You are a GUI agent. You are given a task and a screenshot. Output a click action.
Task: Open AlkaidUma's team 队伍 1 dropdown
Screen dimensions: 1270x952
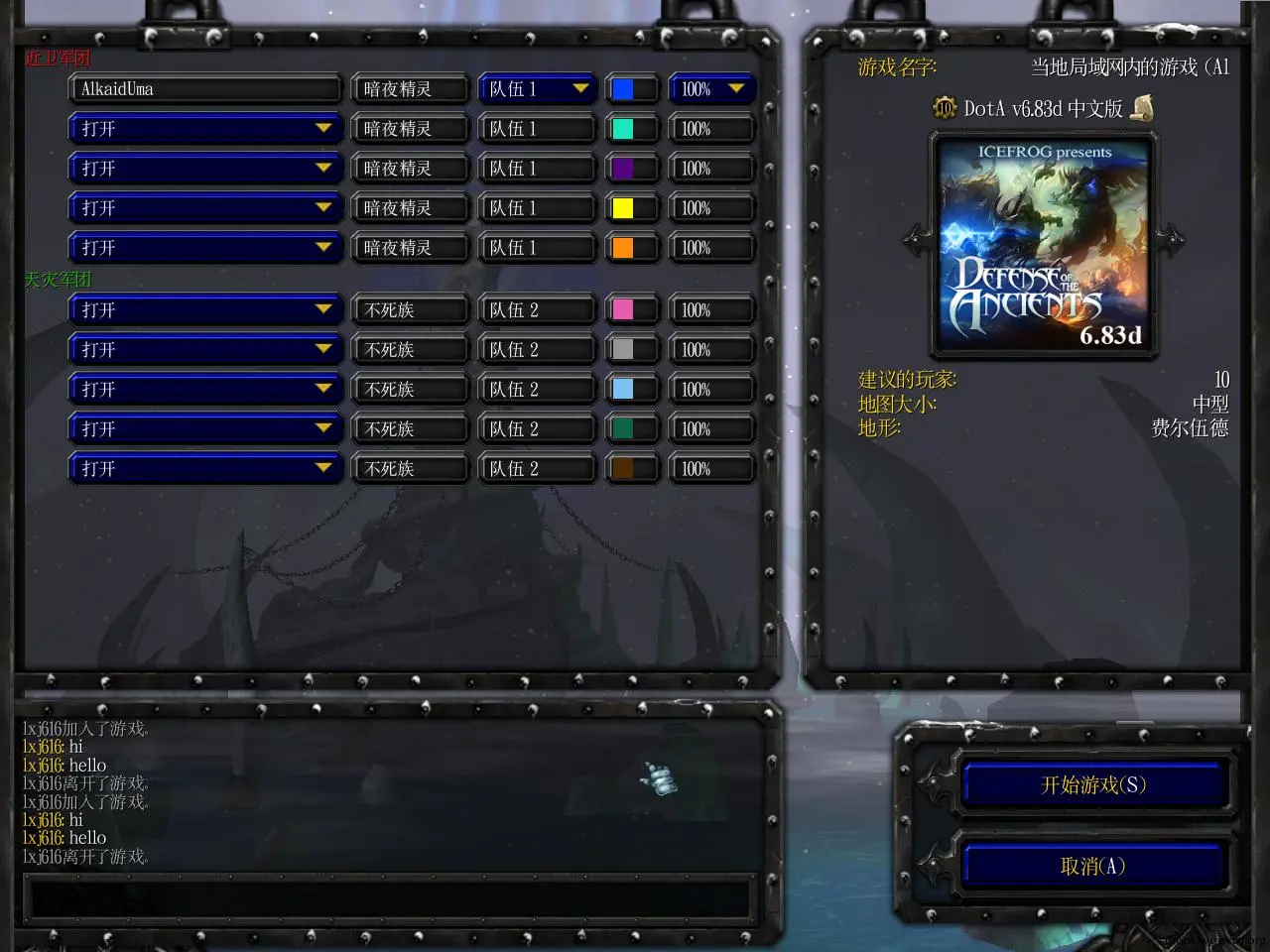[x=537, y=89]
